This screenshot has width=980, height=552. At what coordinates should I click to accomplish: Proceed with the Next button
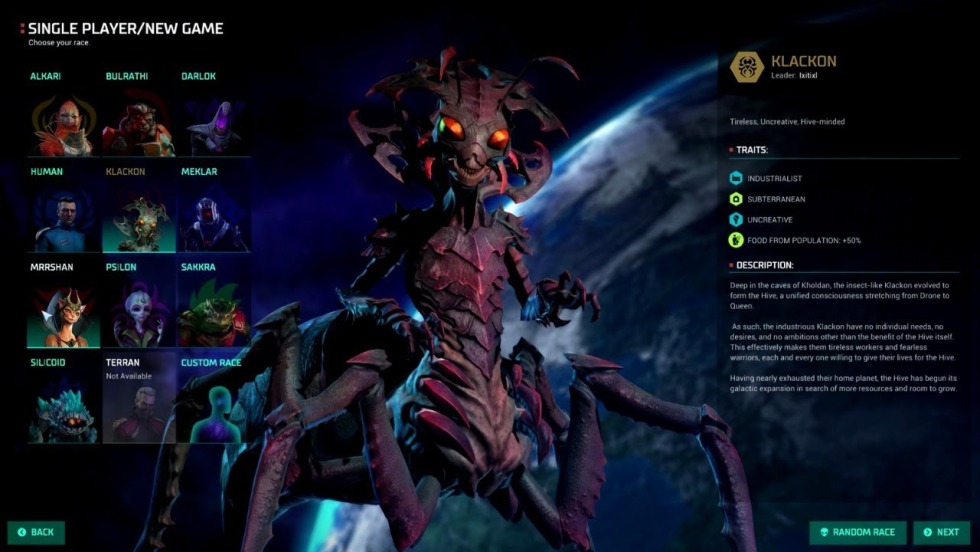(942, 532)
